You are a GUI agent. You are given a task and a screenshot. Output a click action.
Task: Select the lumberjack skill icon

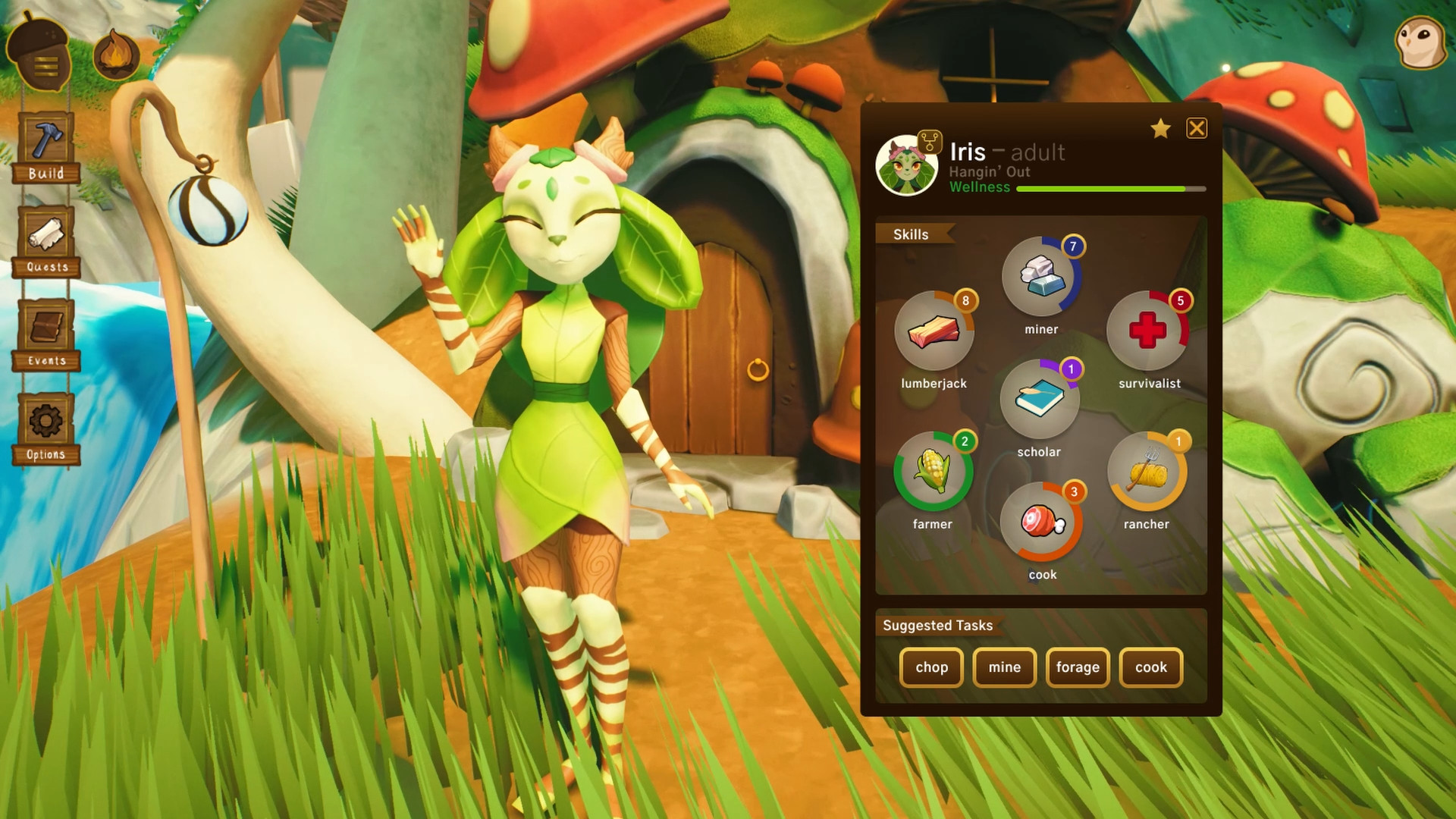tap(934, 334)
